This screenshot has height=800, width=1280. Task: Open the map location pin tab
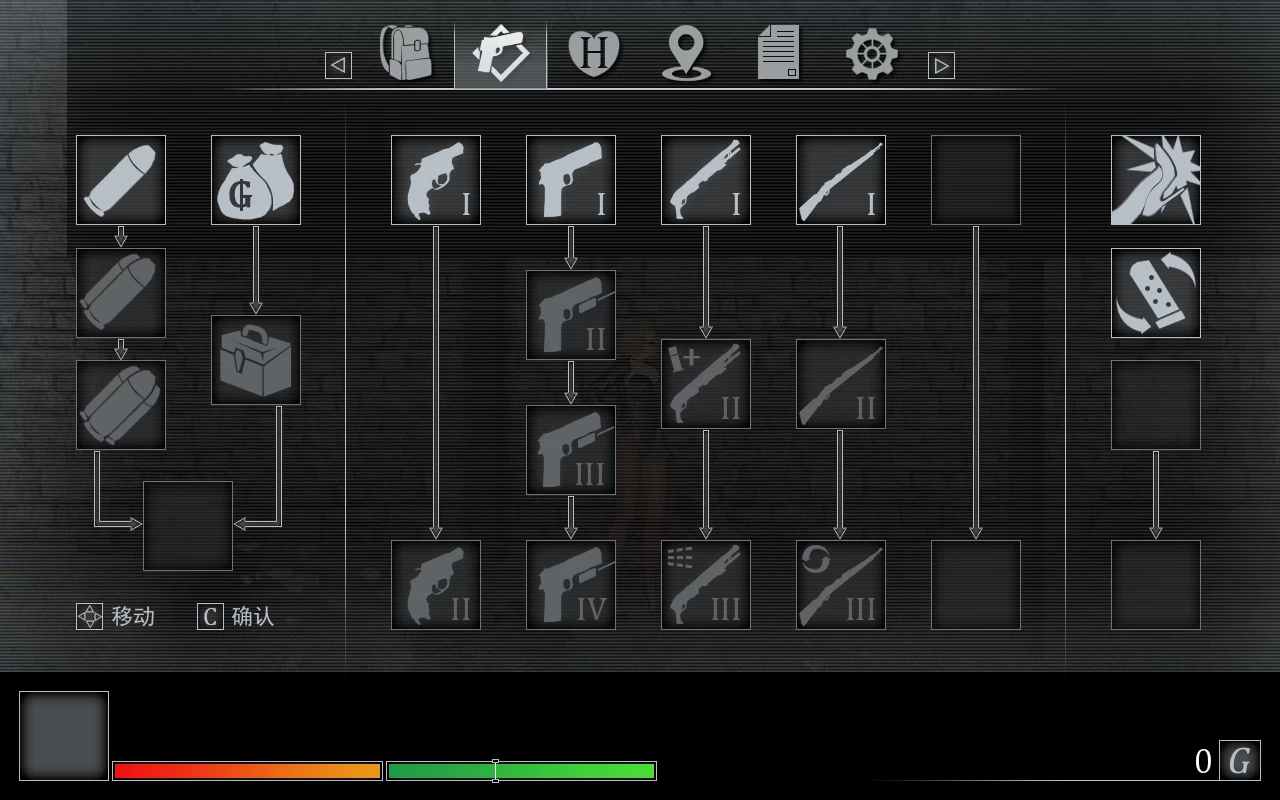pos(687,53)
